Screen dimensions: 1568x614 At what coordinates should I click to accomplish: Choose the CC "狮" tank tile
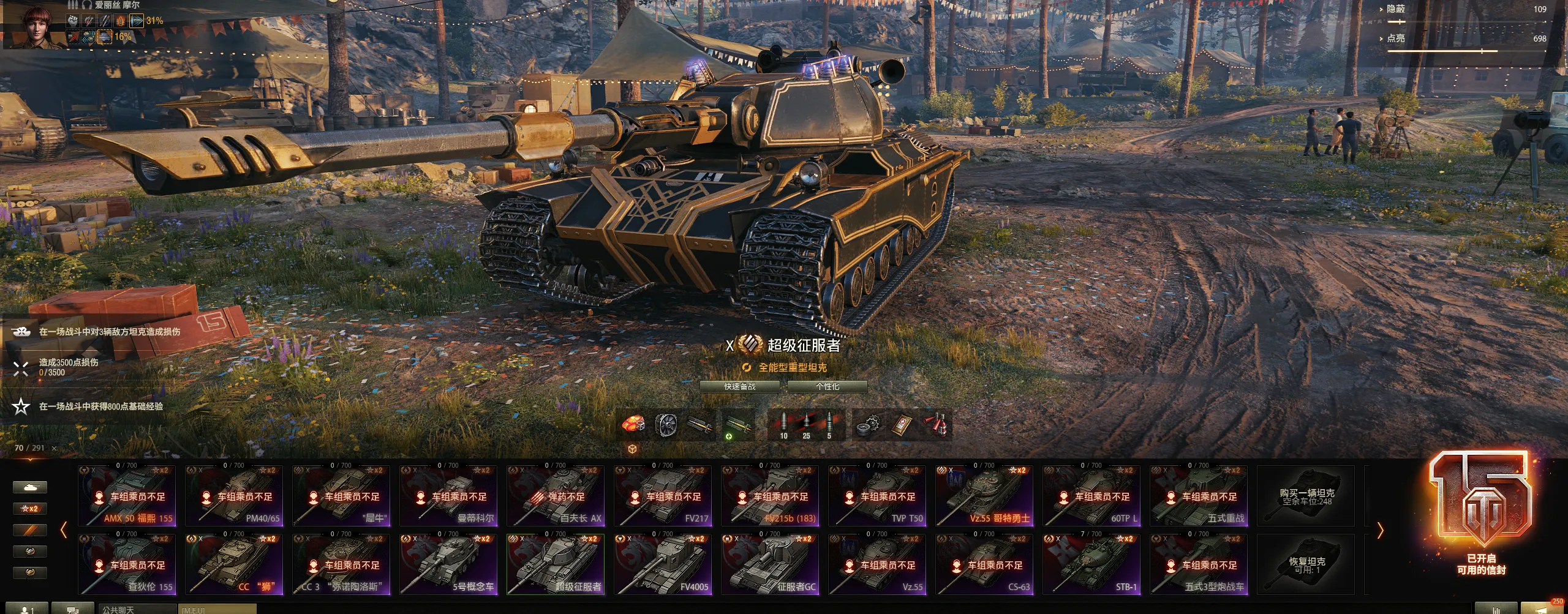click(234, 564)
